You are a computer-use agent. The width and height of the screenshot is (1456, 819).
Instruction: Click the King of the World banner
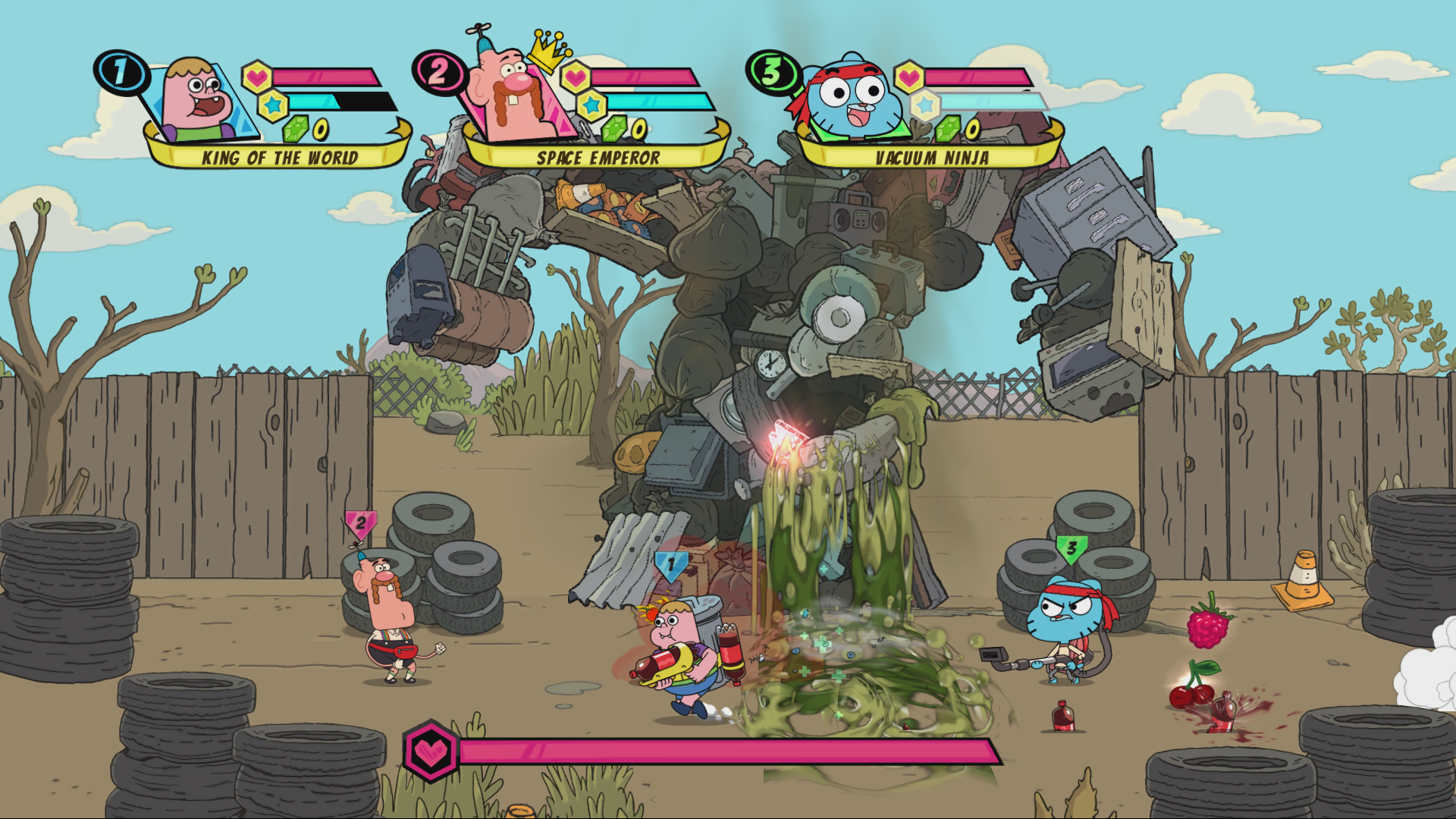(x=279, y=158)
